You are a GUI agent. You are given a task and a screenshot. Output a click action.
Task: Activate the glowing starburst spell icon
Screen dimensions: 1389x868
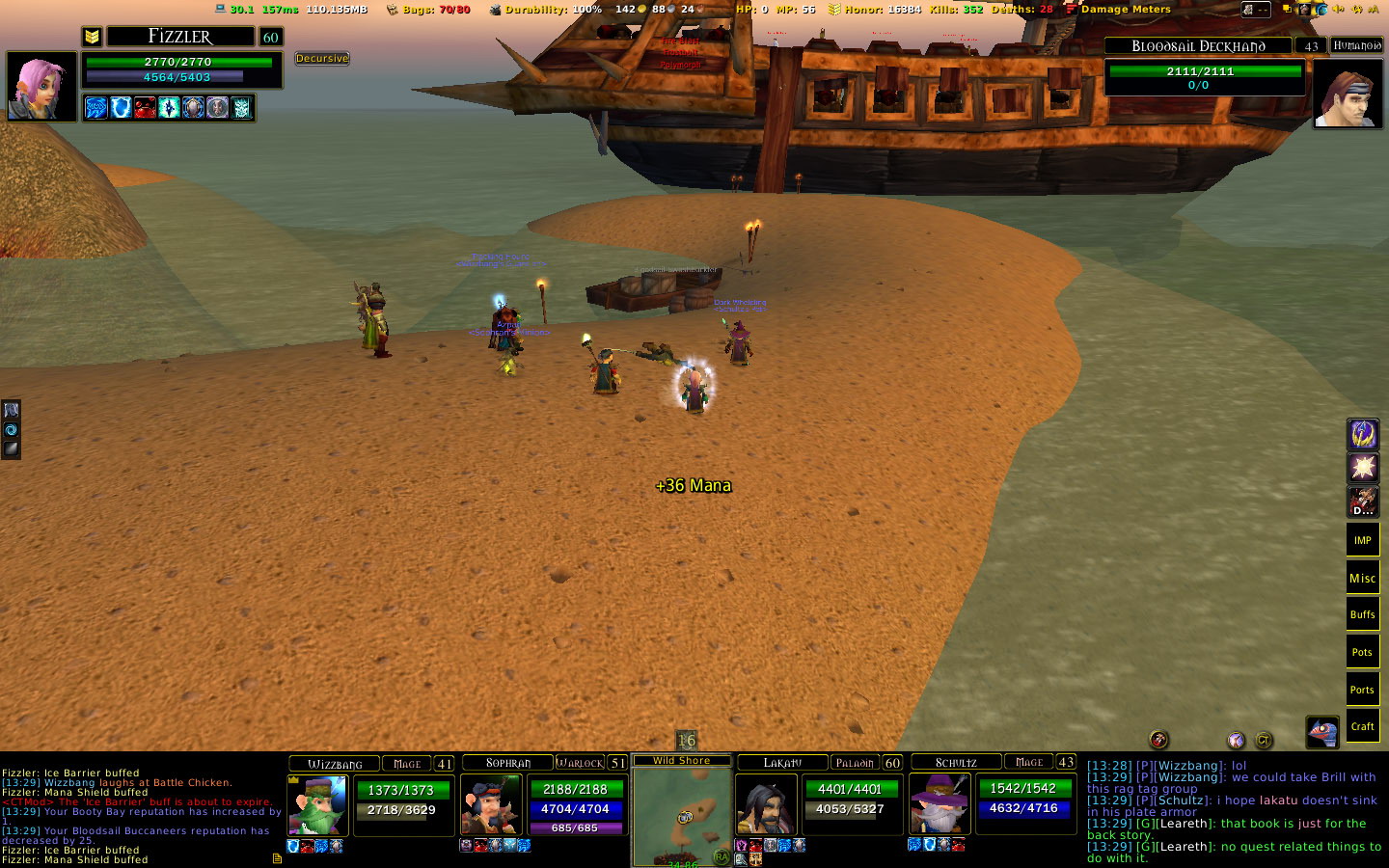click(1362, 468)
